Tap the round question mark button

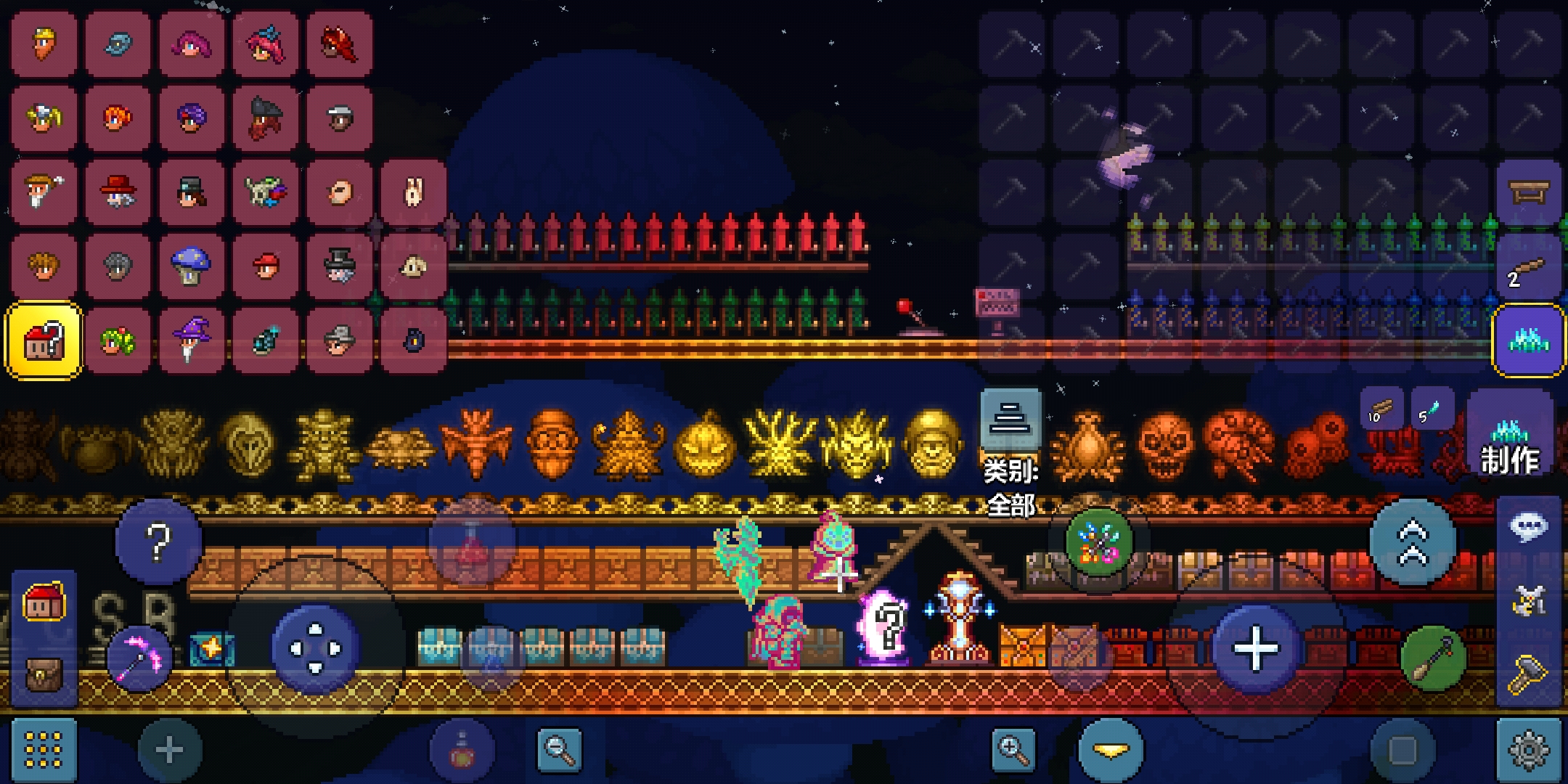coord(158,542)
